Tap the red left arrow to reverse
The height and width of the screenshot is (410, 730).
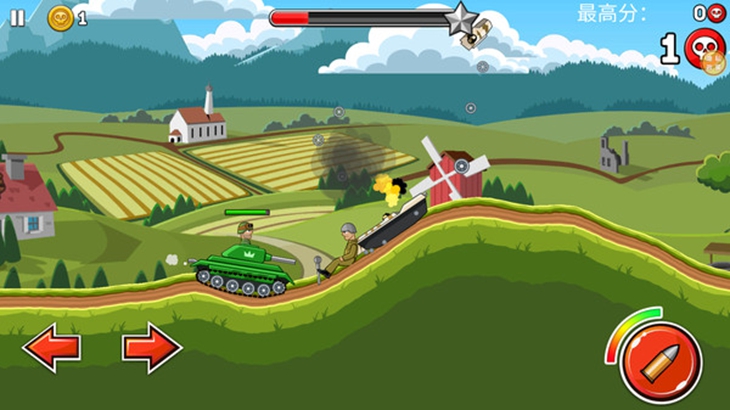51,348
